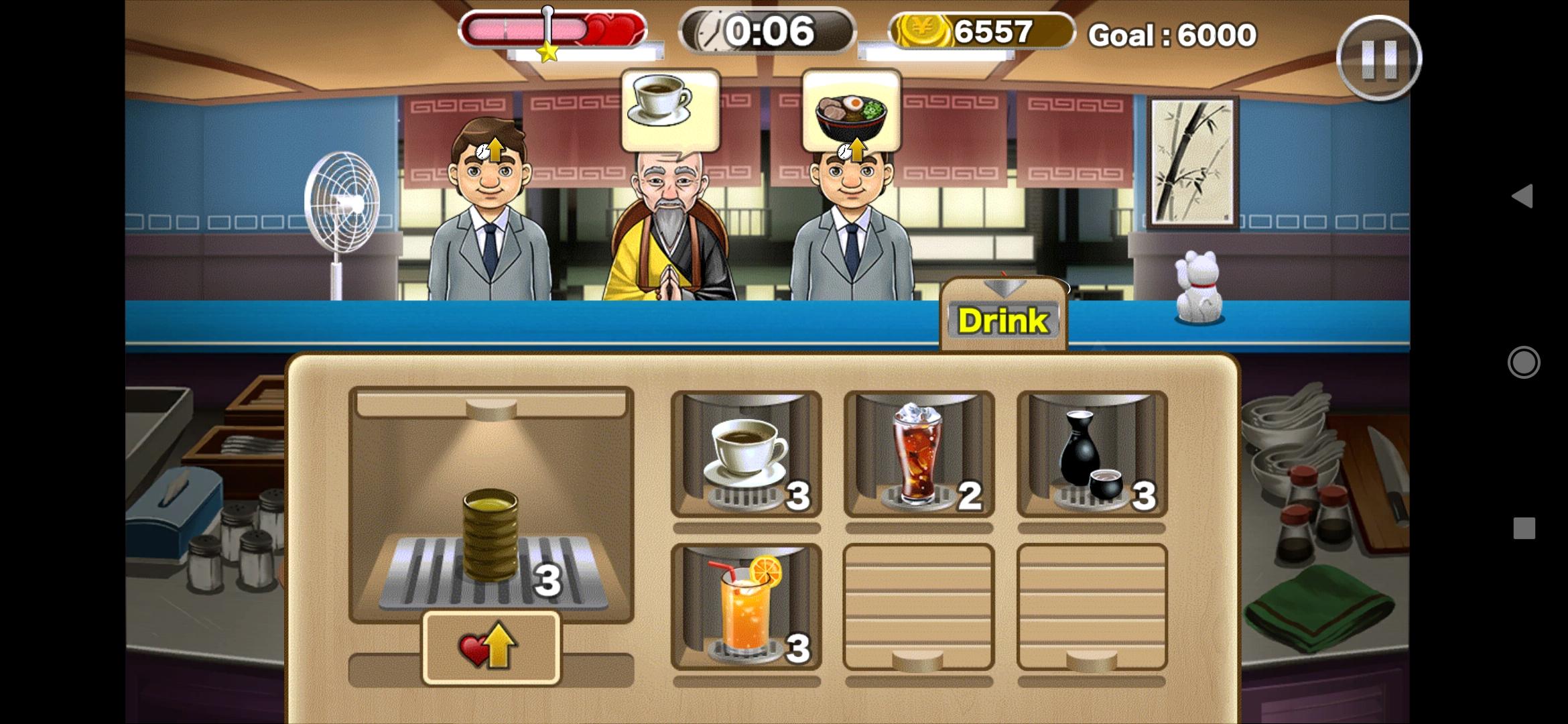Viewport: 1568px width, 724px height.
Task: Select the coffee cup drink
Action: (746, 452)
